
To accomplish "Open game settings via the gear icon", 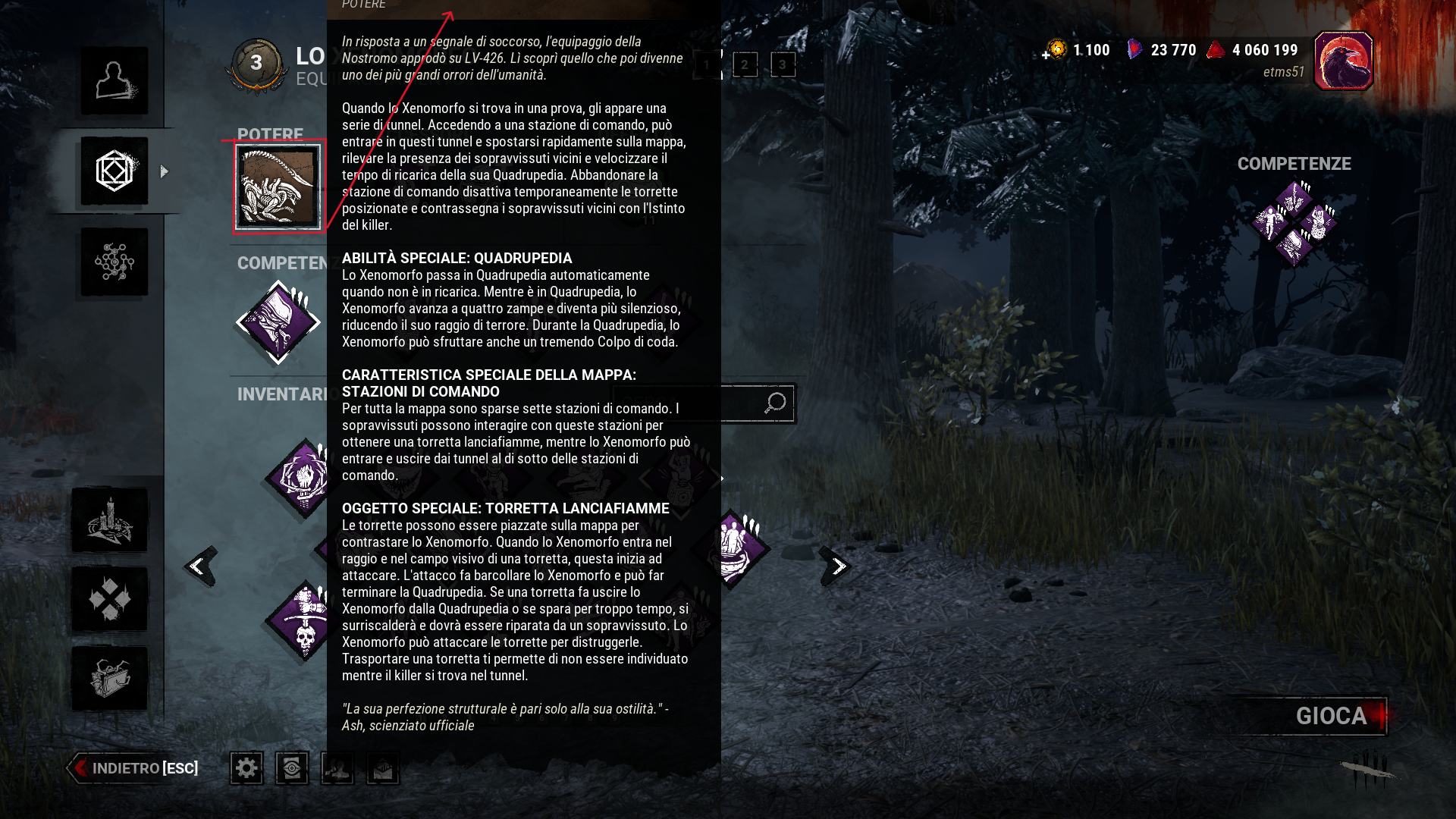I will pyautogui.click(x=246, y=768).
